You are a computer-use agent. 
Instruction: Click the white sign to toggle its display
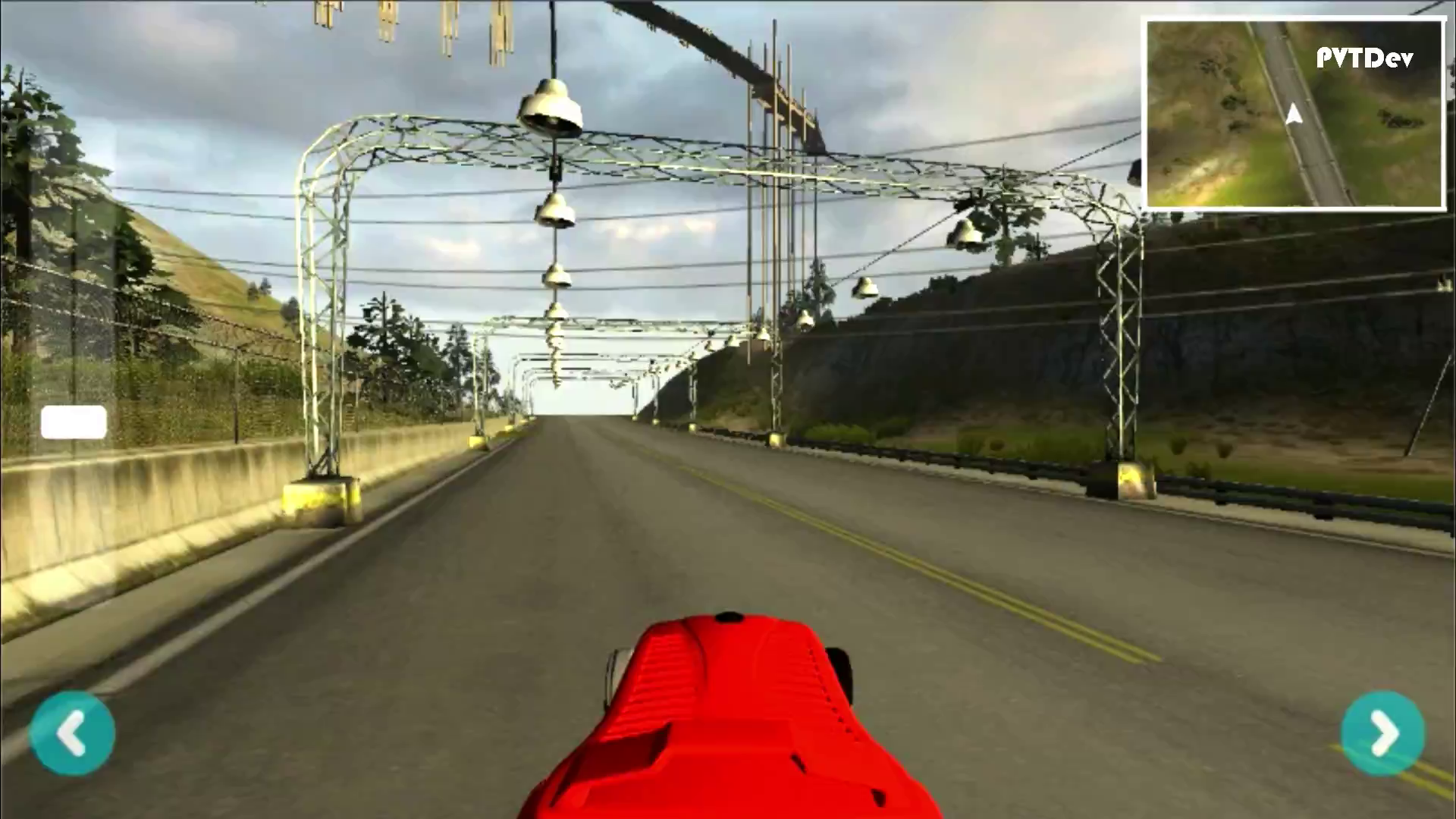[74, 422]
